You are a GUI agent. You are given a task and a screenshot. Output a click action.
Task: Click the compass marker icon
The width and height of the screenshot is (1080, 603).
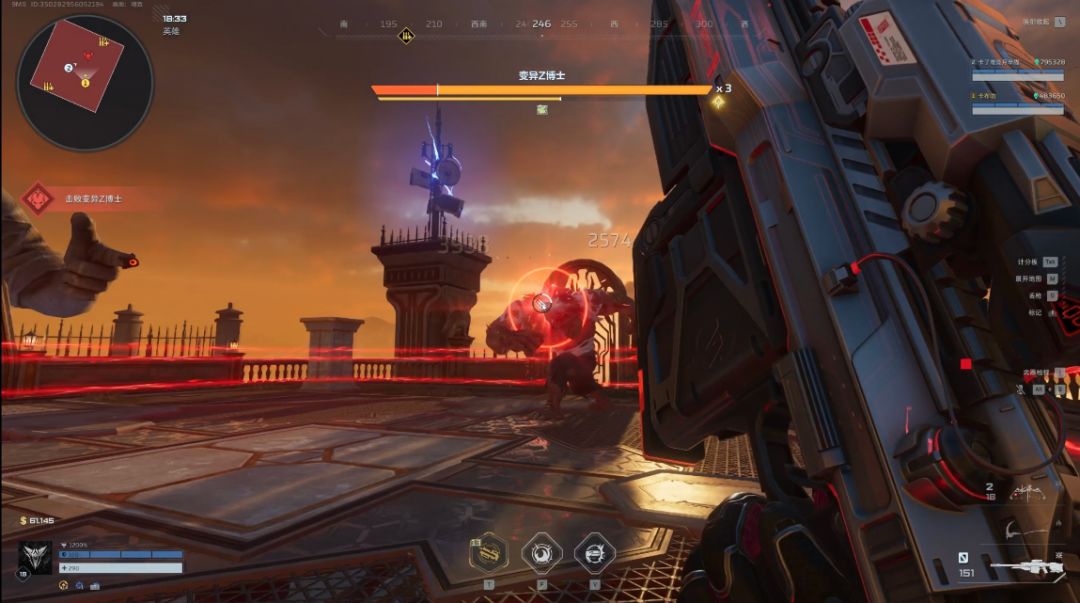tap(406, 36)
